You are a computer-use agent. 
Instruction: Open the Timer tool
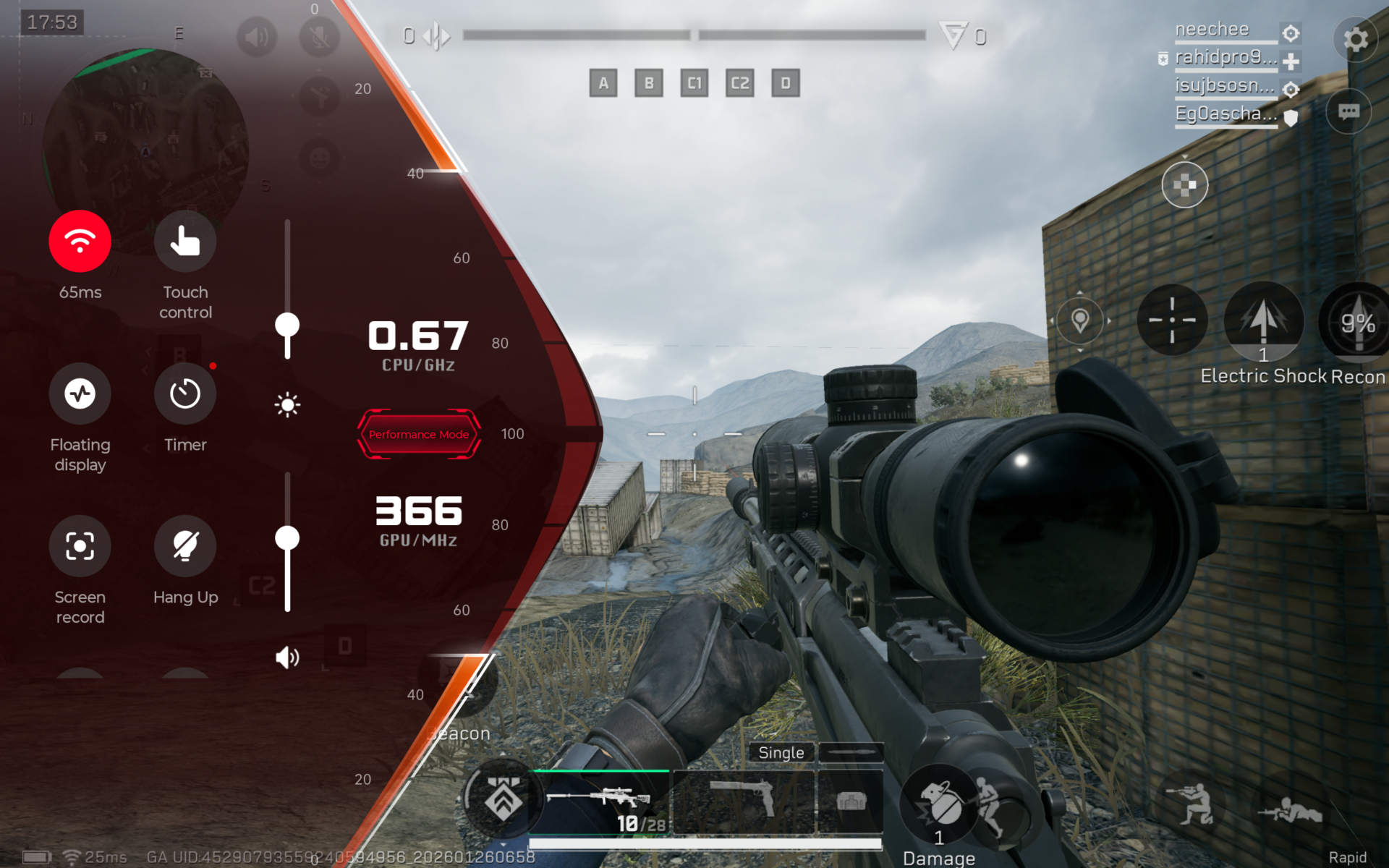(185, 394)
